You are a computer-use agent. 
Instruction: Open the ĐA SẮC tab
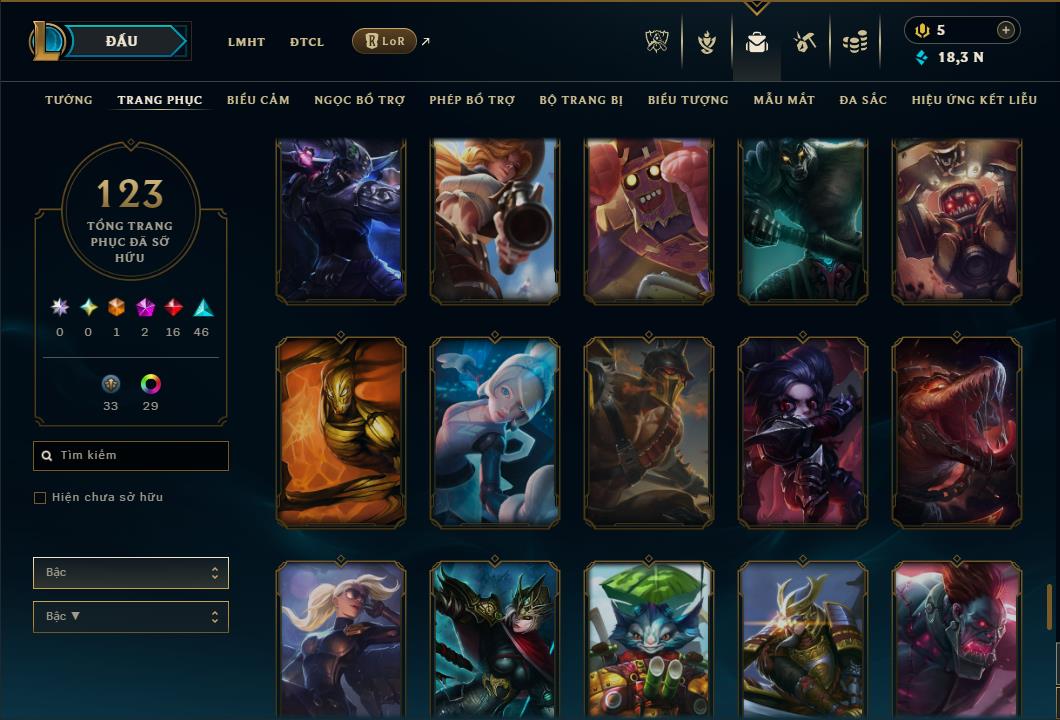pyautogui.click(x=863, y=100)
